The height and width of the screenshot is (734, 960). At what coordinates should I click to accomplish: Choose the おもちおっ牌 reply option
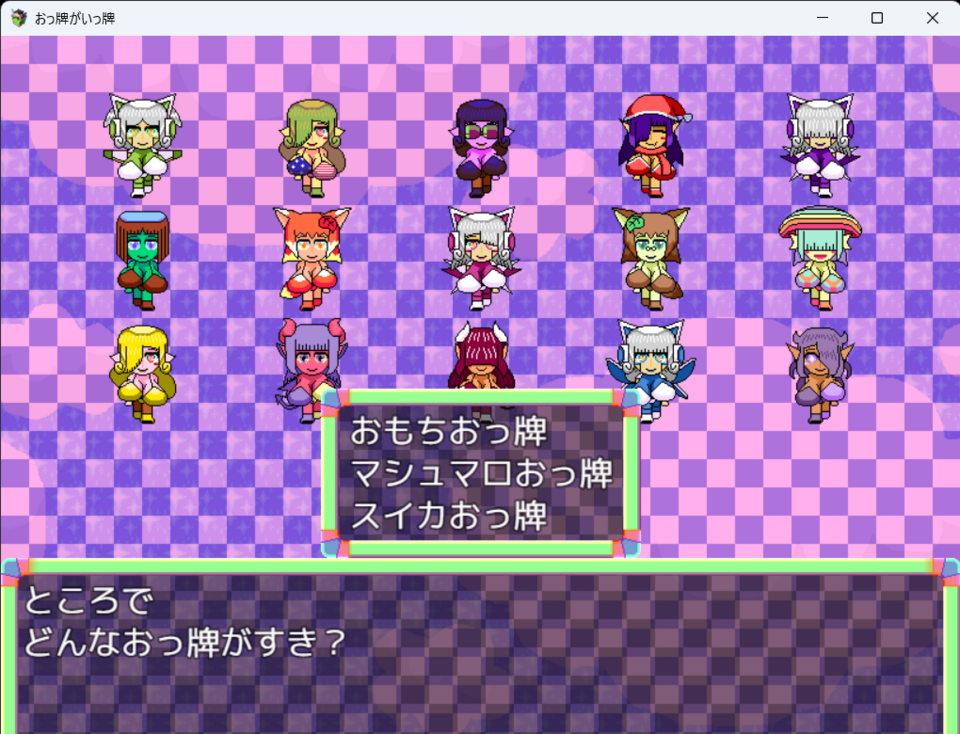pos(449,431)
